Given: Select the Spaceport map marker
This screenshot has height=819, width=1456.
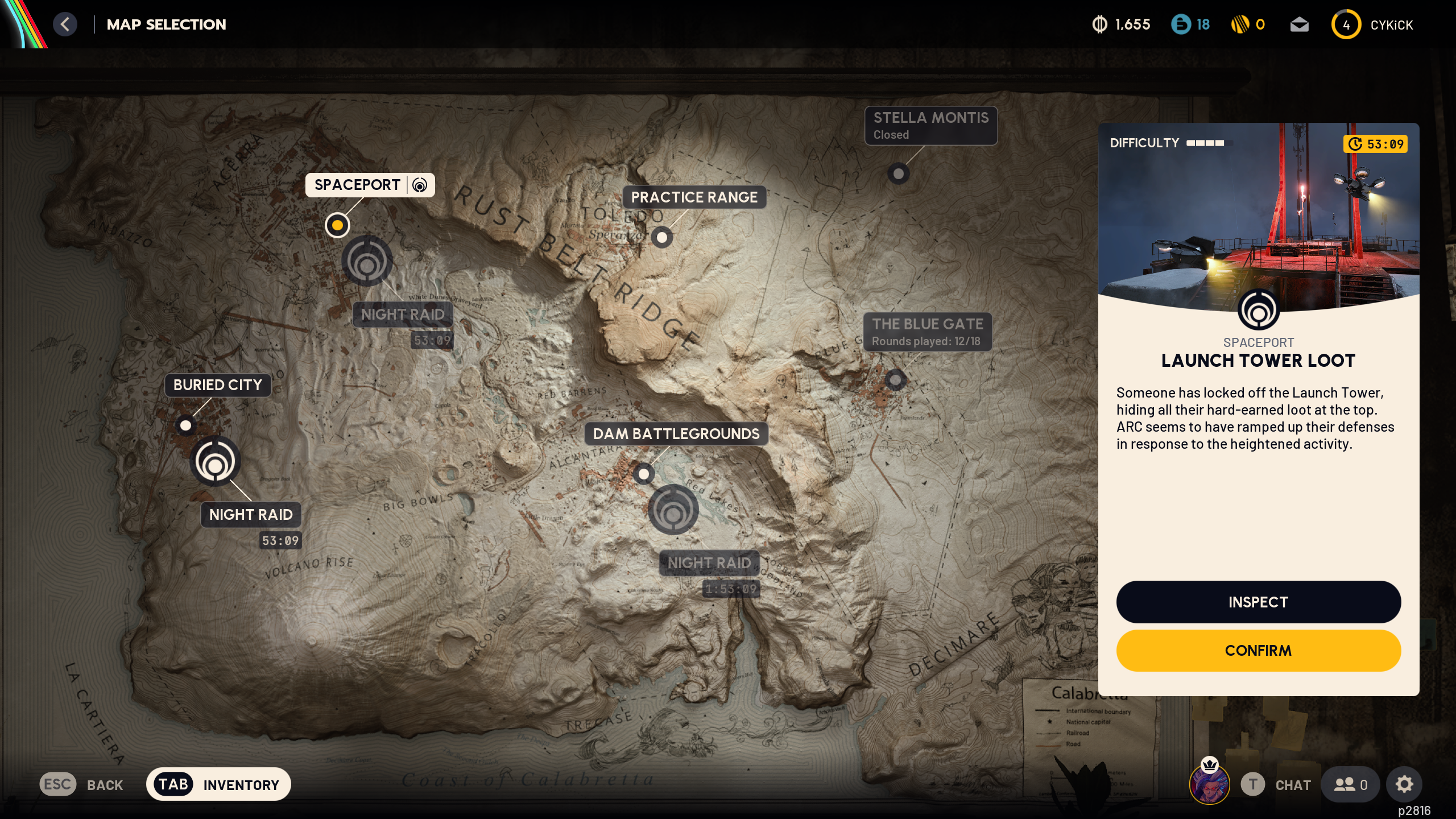Looking at the screenshot, I should (x=337, y=225).
